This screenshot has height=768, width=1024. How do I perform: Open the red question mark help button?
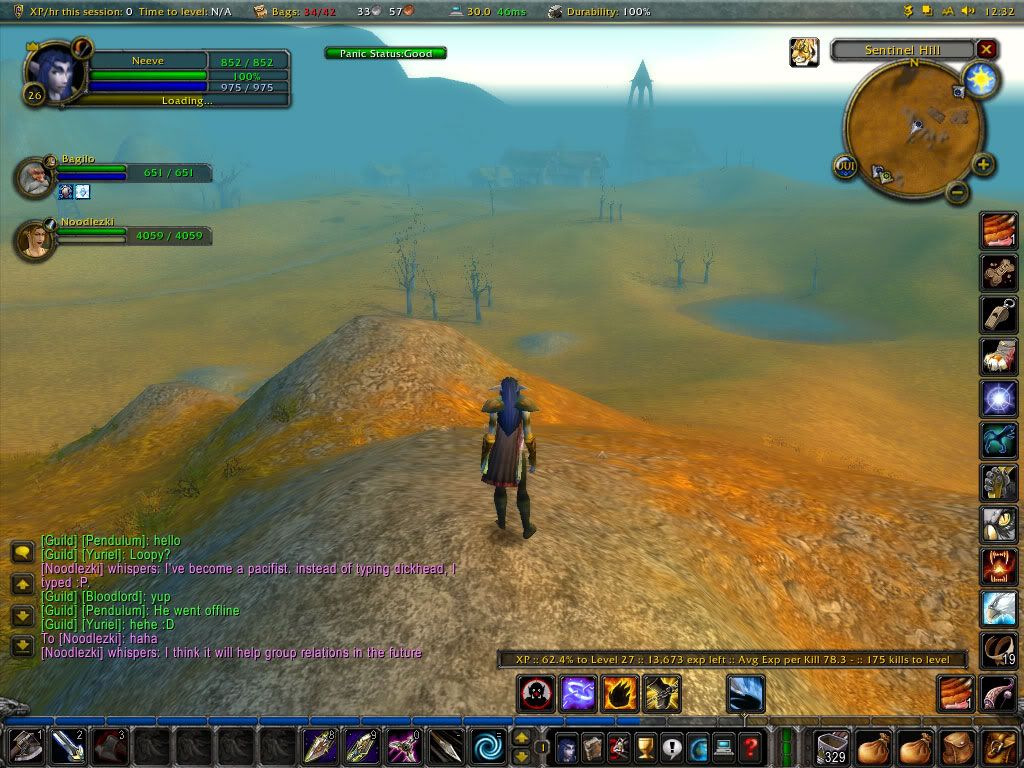coord(750,747)
